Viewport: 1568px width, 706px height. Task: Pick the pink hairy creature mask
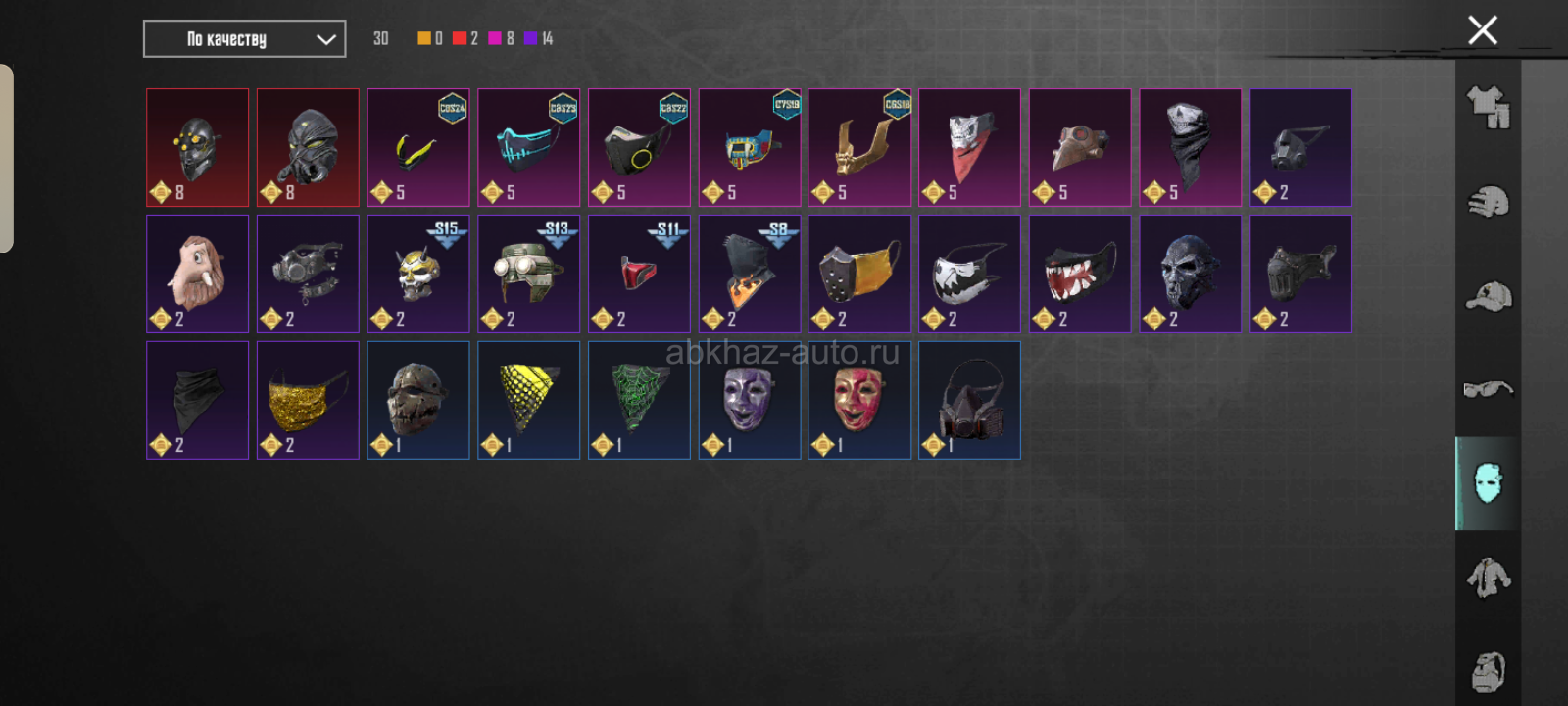click(x=197, y=275)
